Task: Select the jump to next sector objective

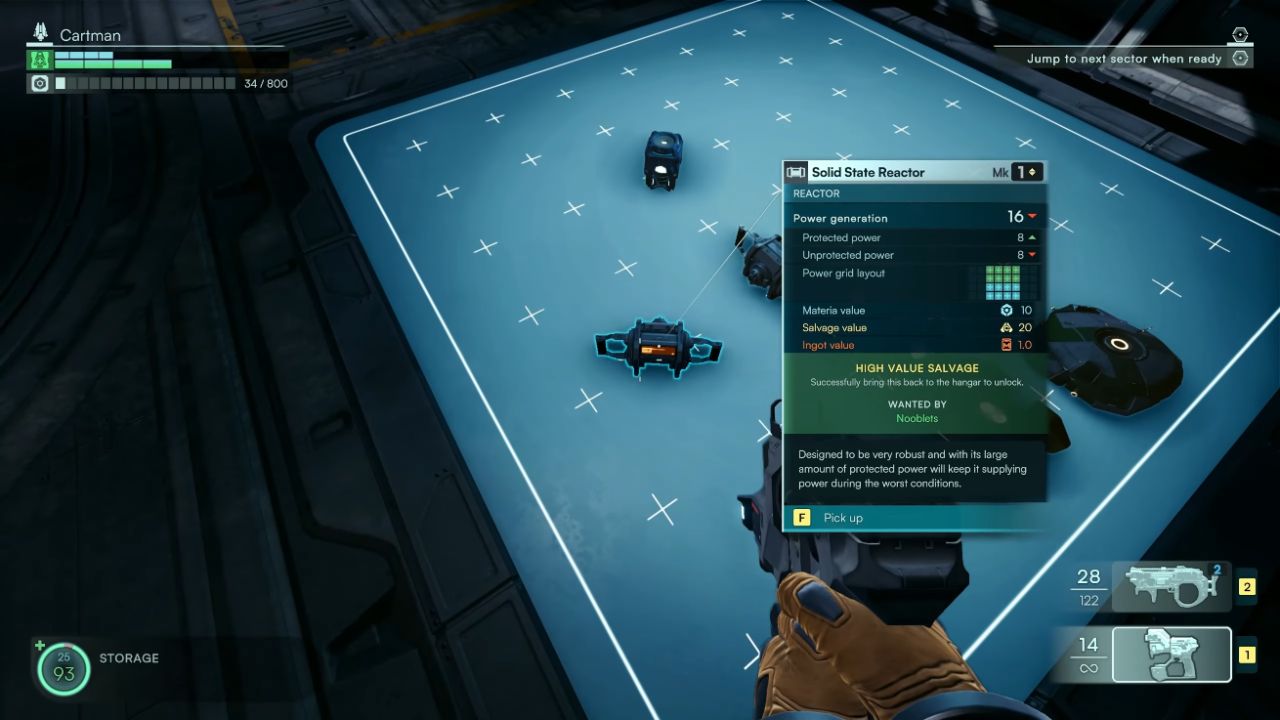Action: 1124,59
